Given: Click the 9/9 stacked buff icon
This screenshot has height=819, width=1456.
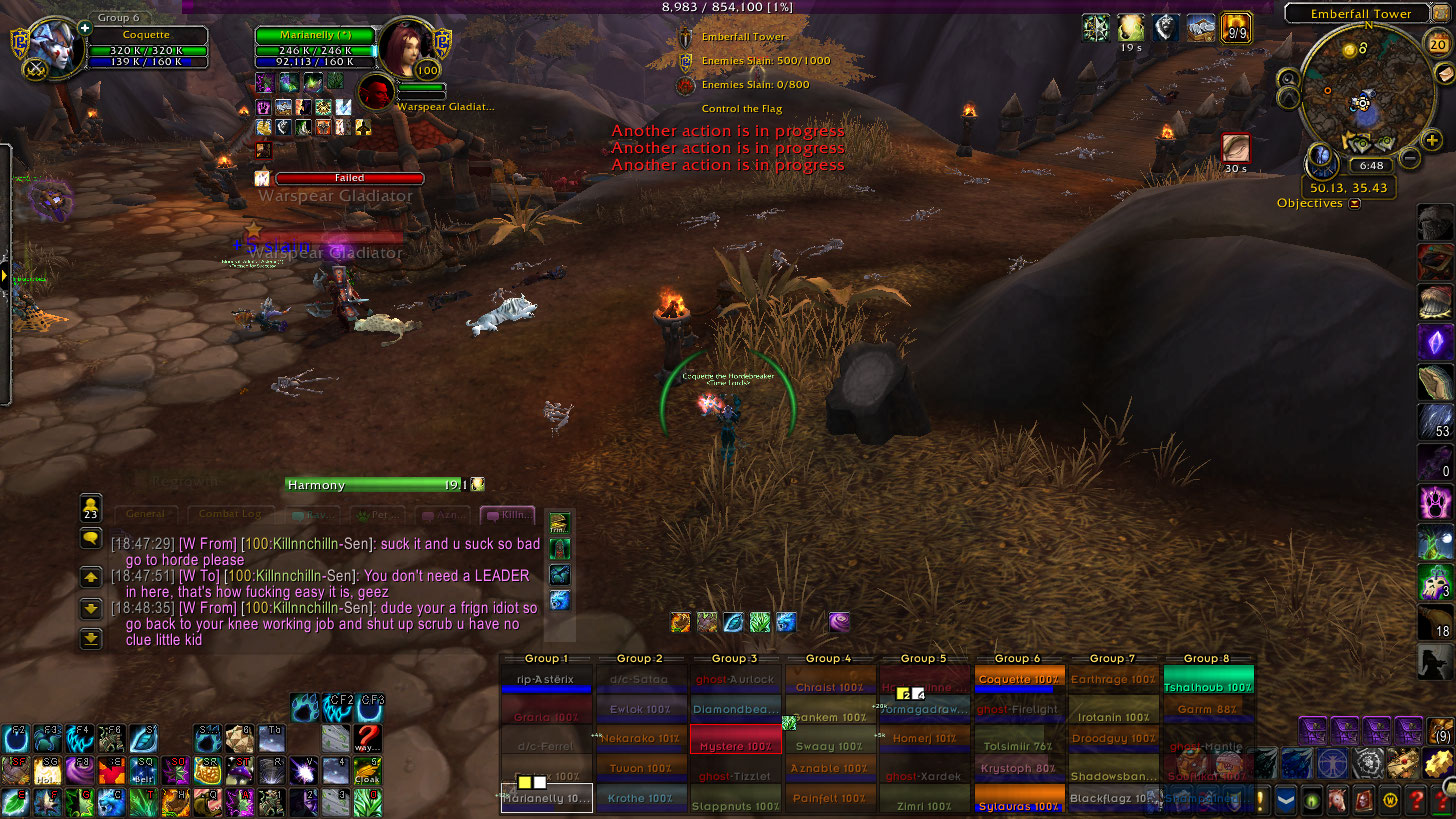Looking at the screenshot, I should [1237, 27].
